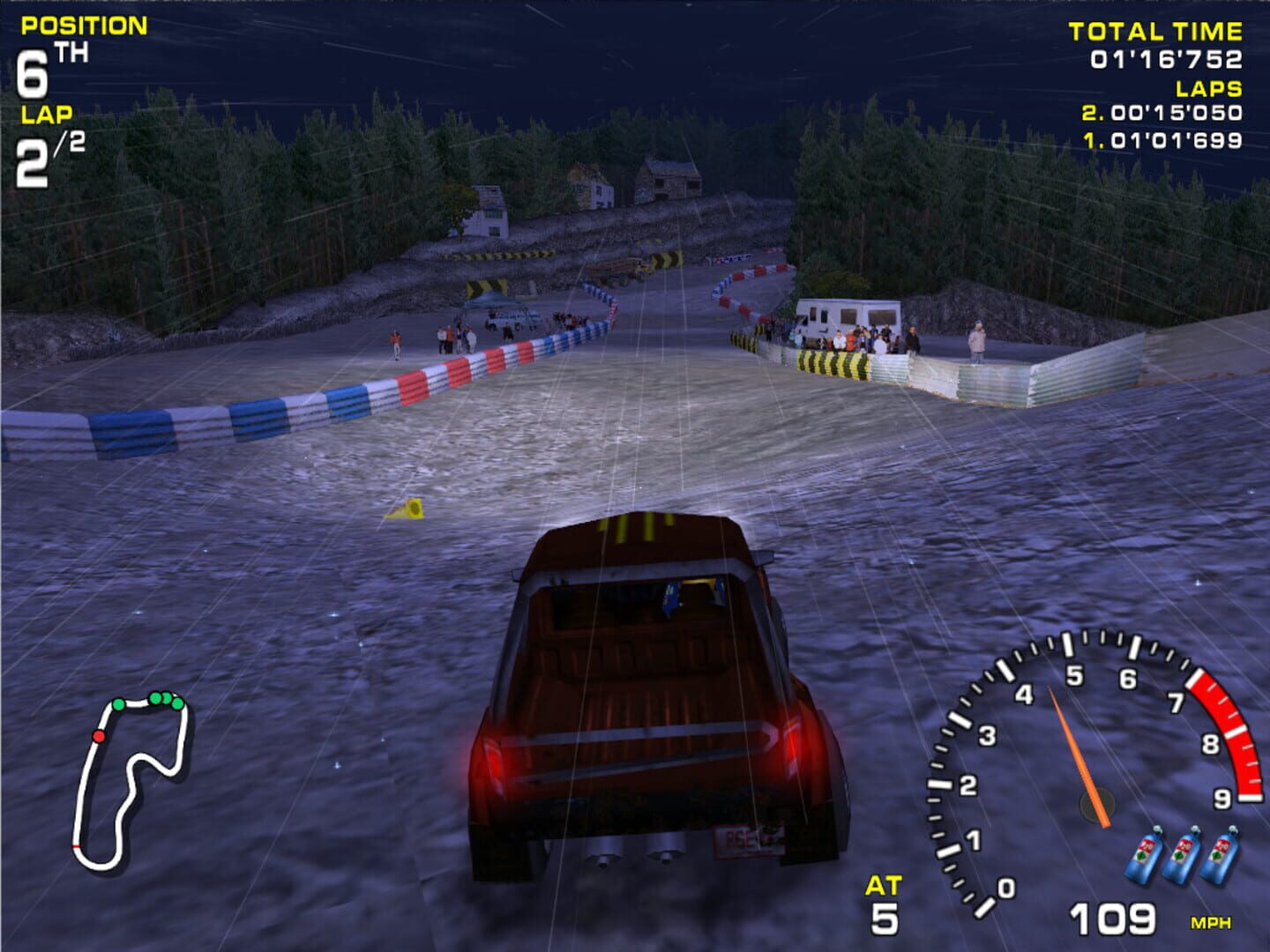Click the green checkpoint dot on the minimap
This screenshot has height=952, width=1270.
tap(119, 705)
